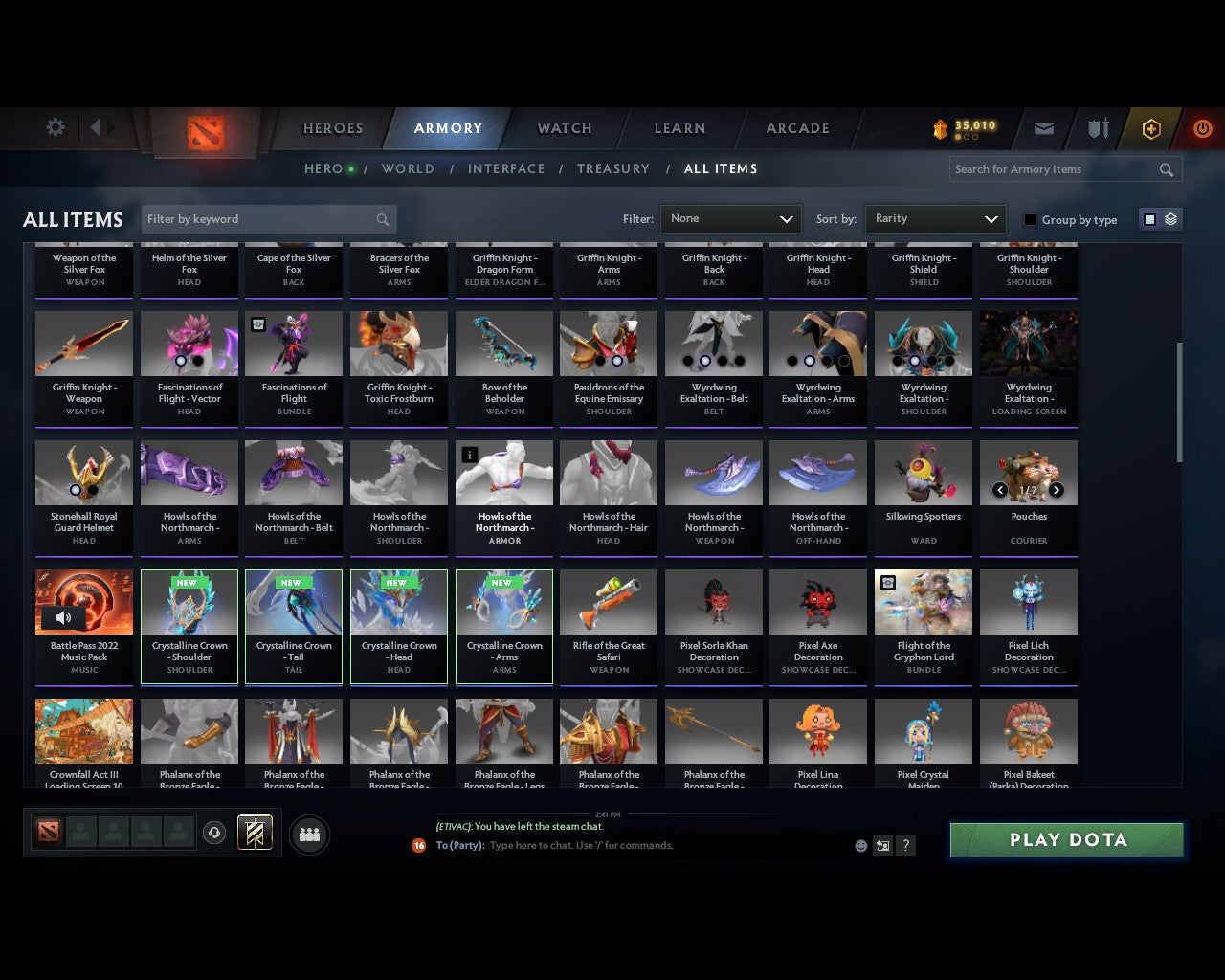Click the red power button to exit
This screenshot has height=980, width=1225.
1203,128
